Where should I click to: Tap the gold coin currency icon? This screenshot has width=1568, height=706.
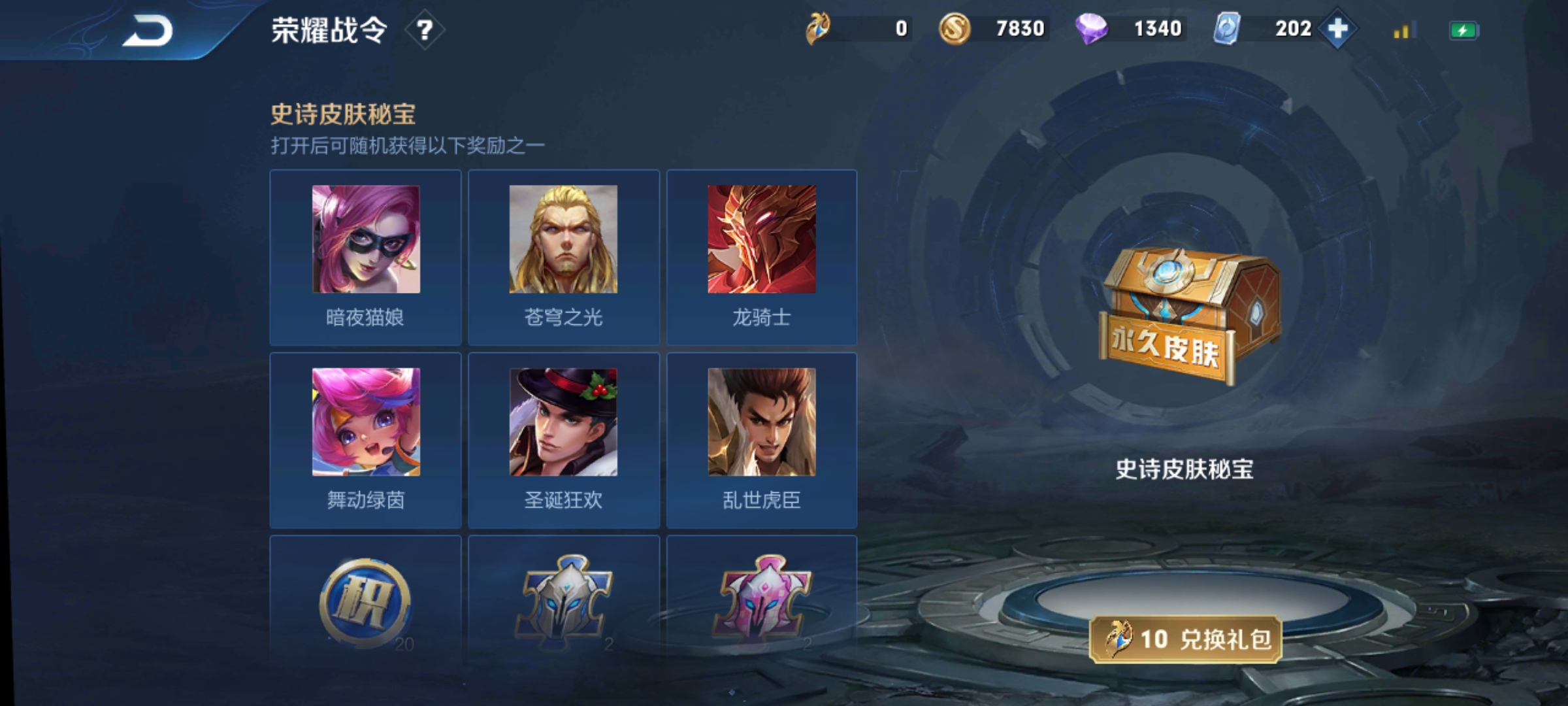(x=954, y=29)
